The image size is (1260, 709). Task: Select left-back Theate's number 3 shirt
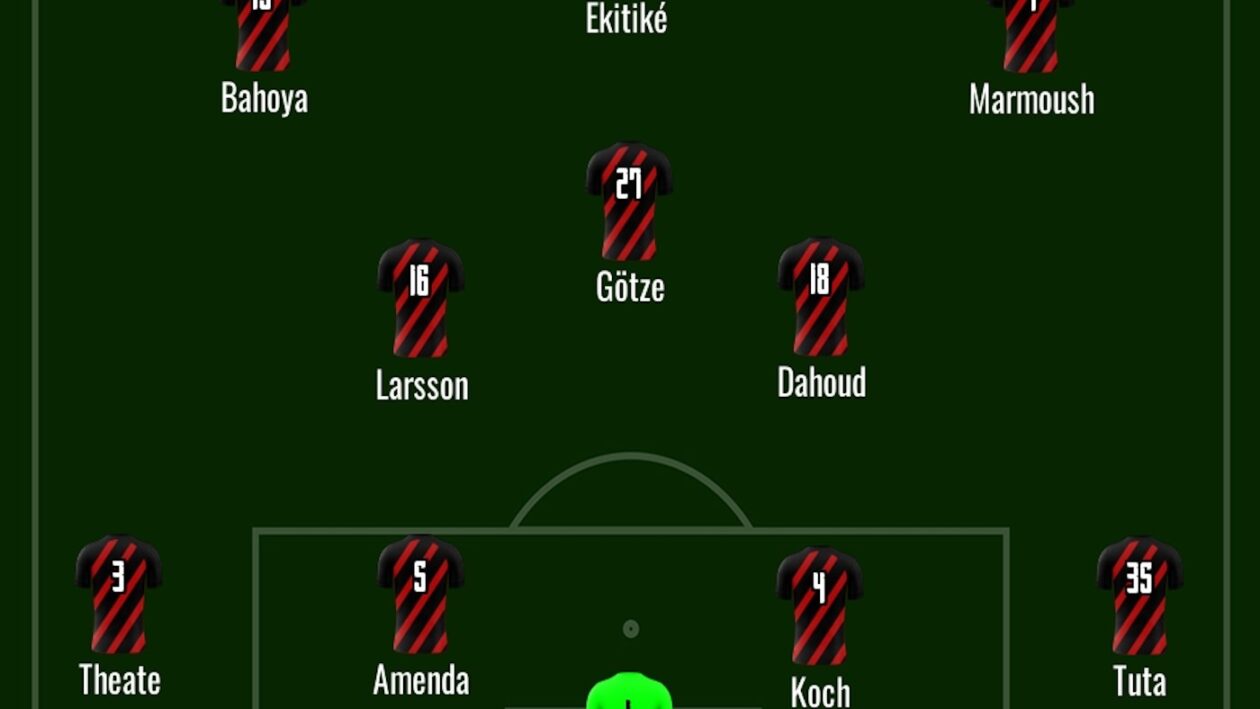point(119,594)
